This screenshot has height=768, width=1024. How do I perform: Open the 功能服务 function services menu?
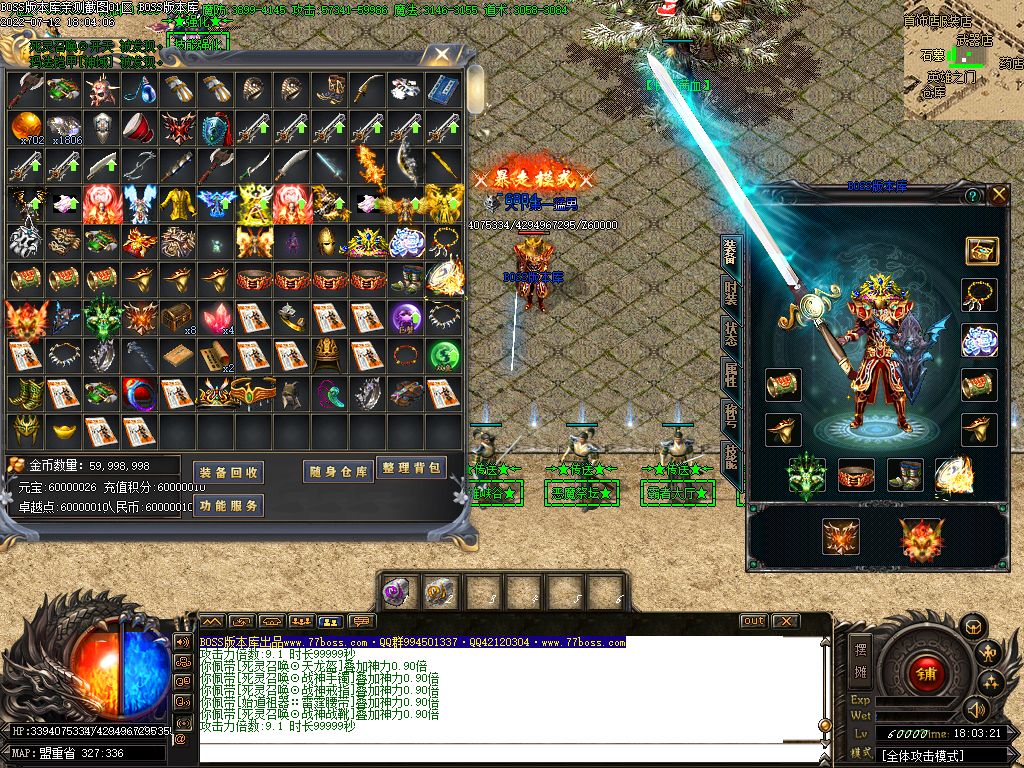(x=228, y=506)
